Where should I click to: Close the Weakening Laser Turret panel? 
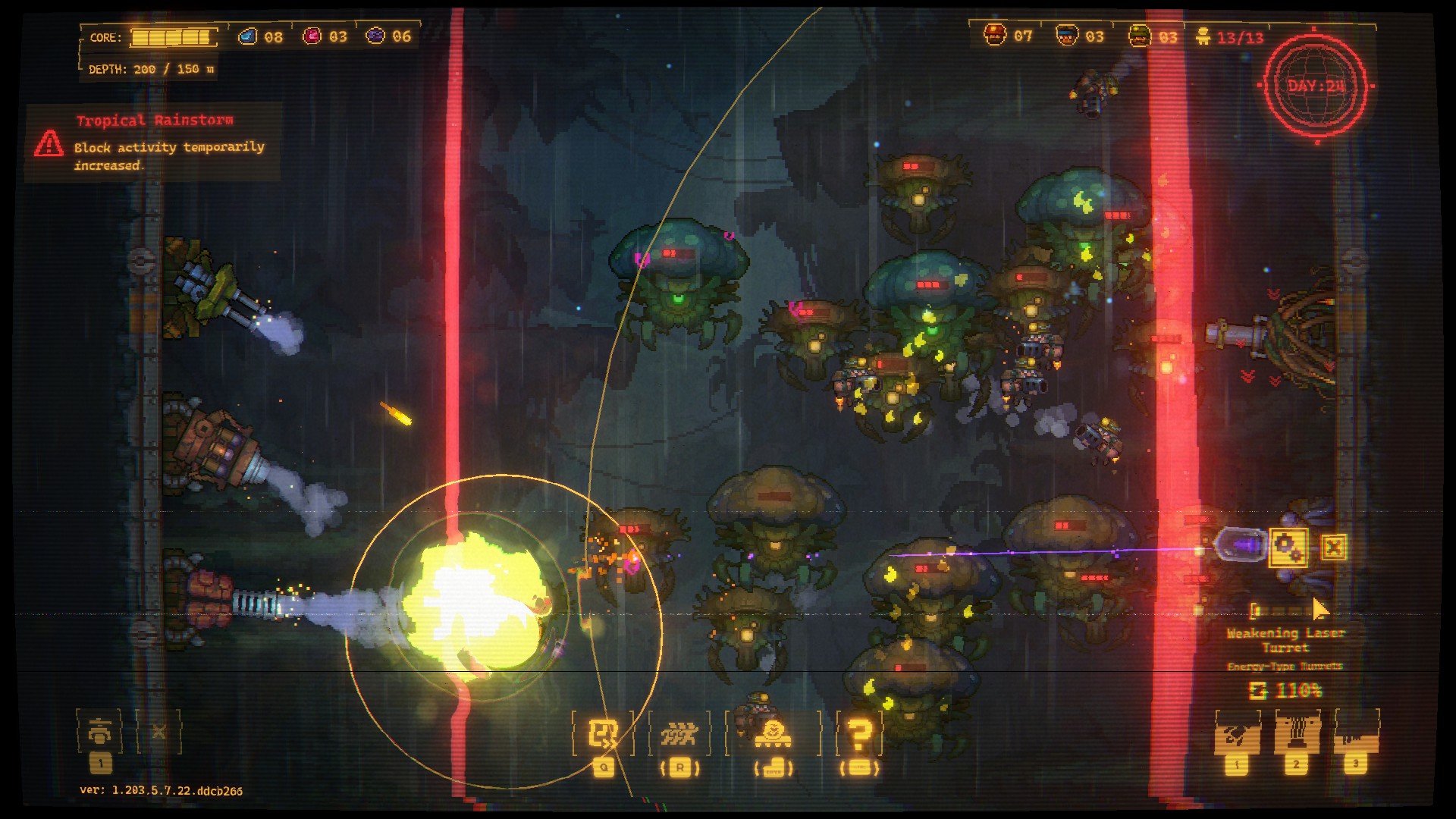point(1333,547)
